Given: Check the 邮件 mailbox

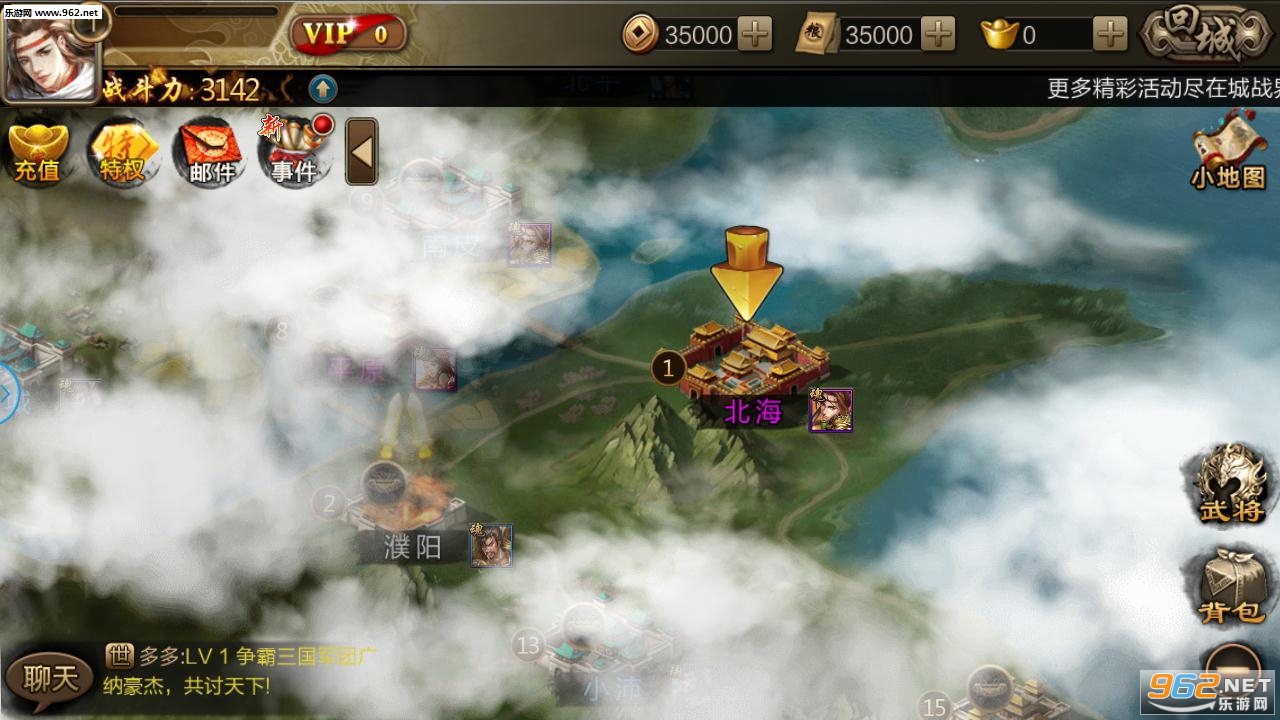Looking at the screenshot, I should (210, 152).
